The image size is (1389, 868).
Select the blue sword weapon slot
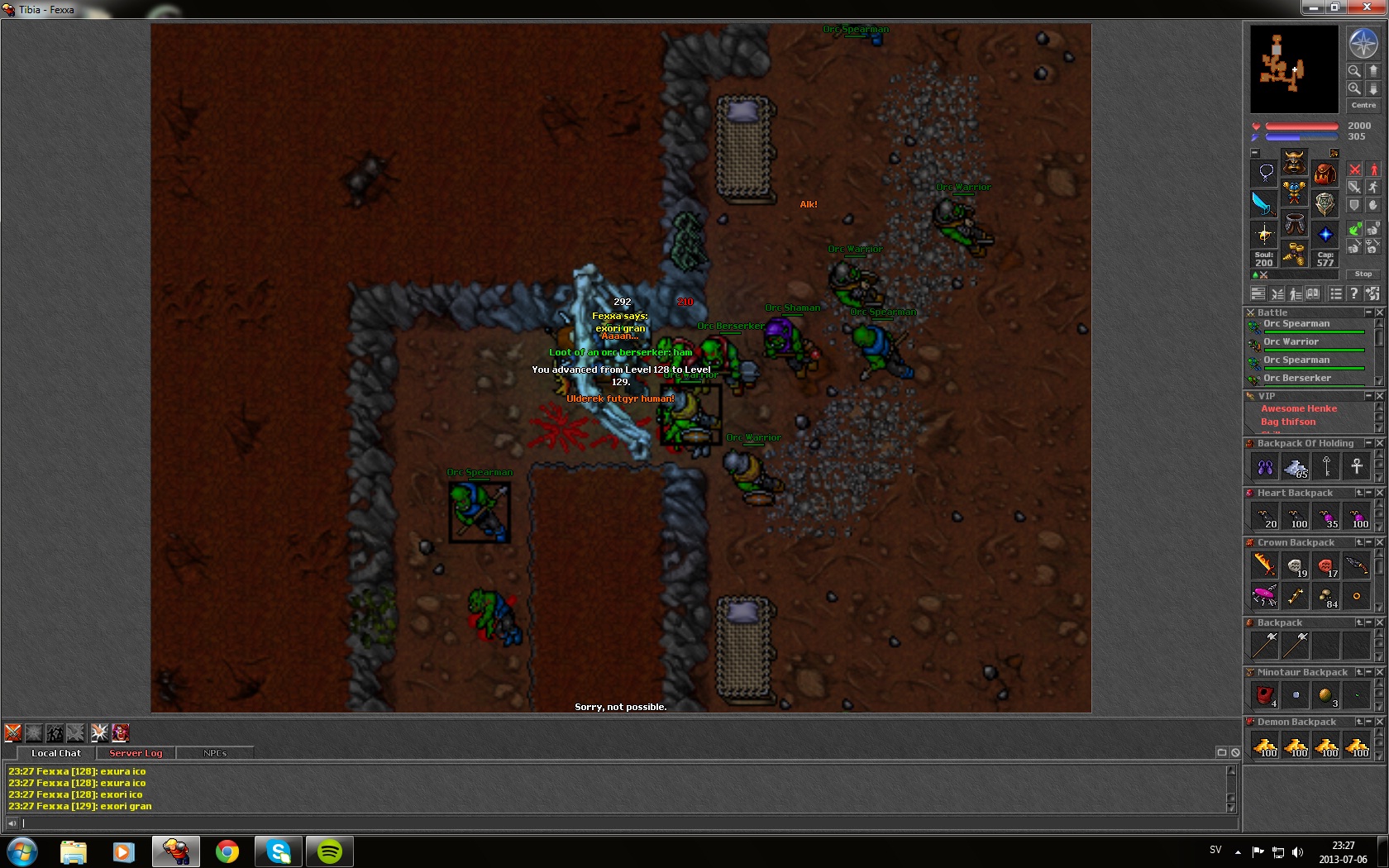coord(1263,203)
